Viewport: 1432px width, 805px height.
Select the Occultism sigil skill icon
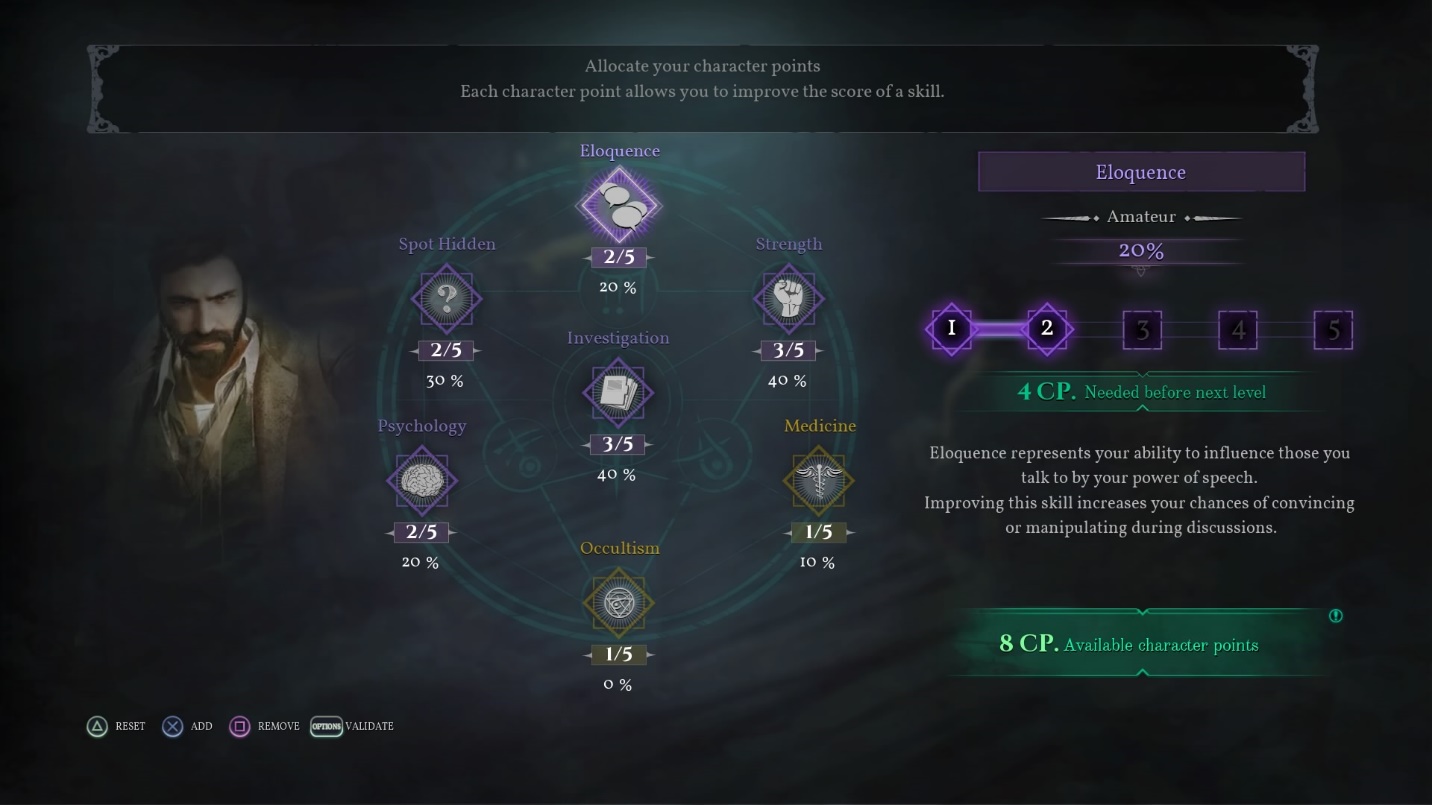pos(618,602)
